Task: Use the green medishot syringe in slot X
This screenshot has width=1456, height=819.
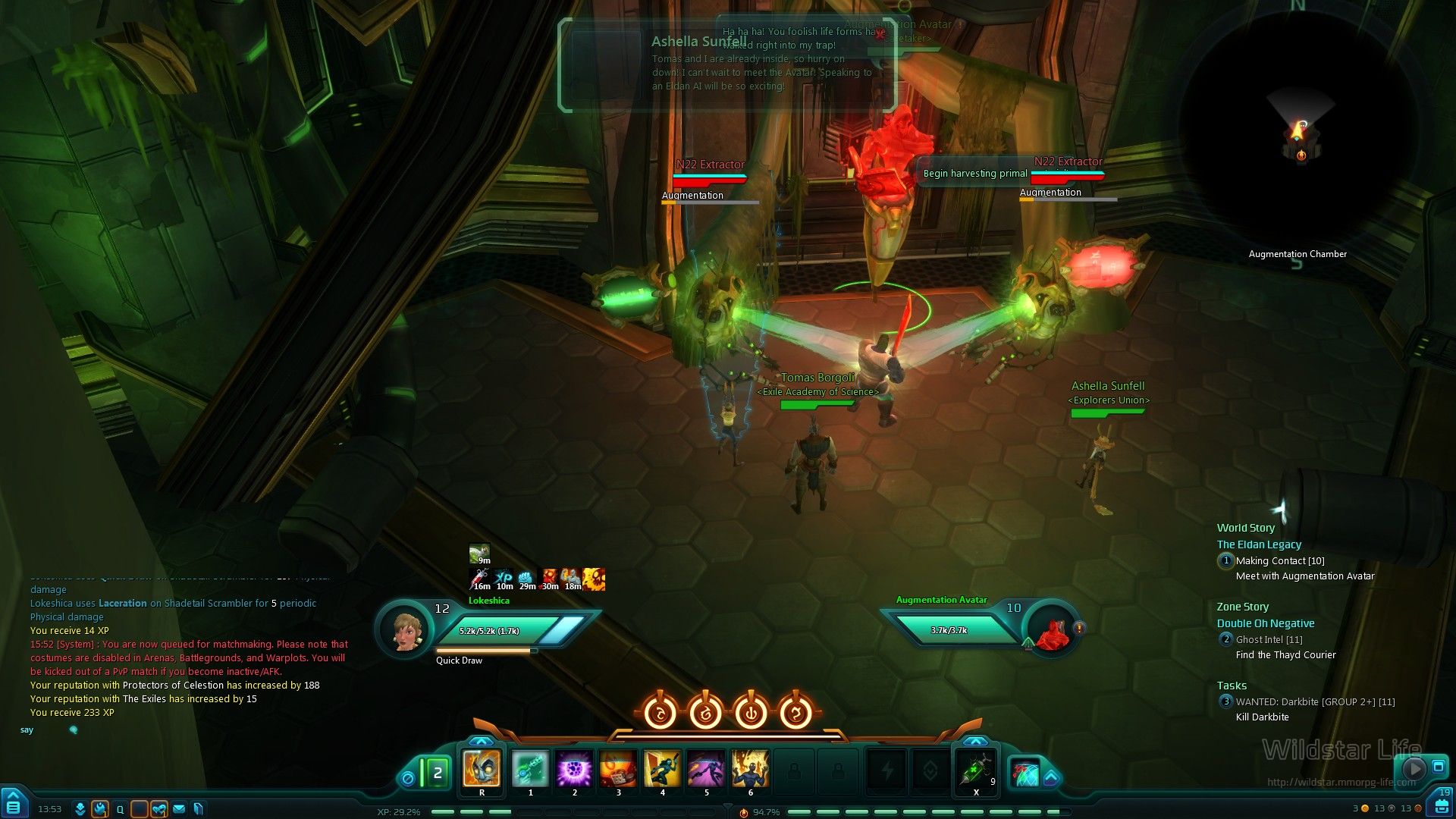Action: click(976, 770)
